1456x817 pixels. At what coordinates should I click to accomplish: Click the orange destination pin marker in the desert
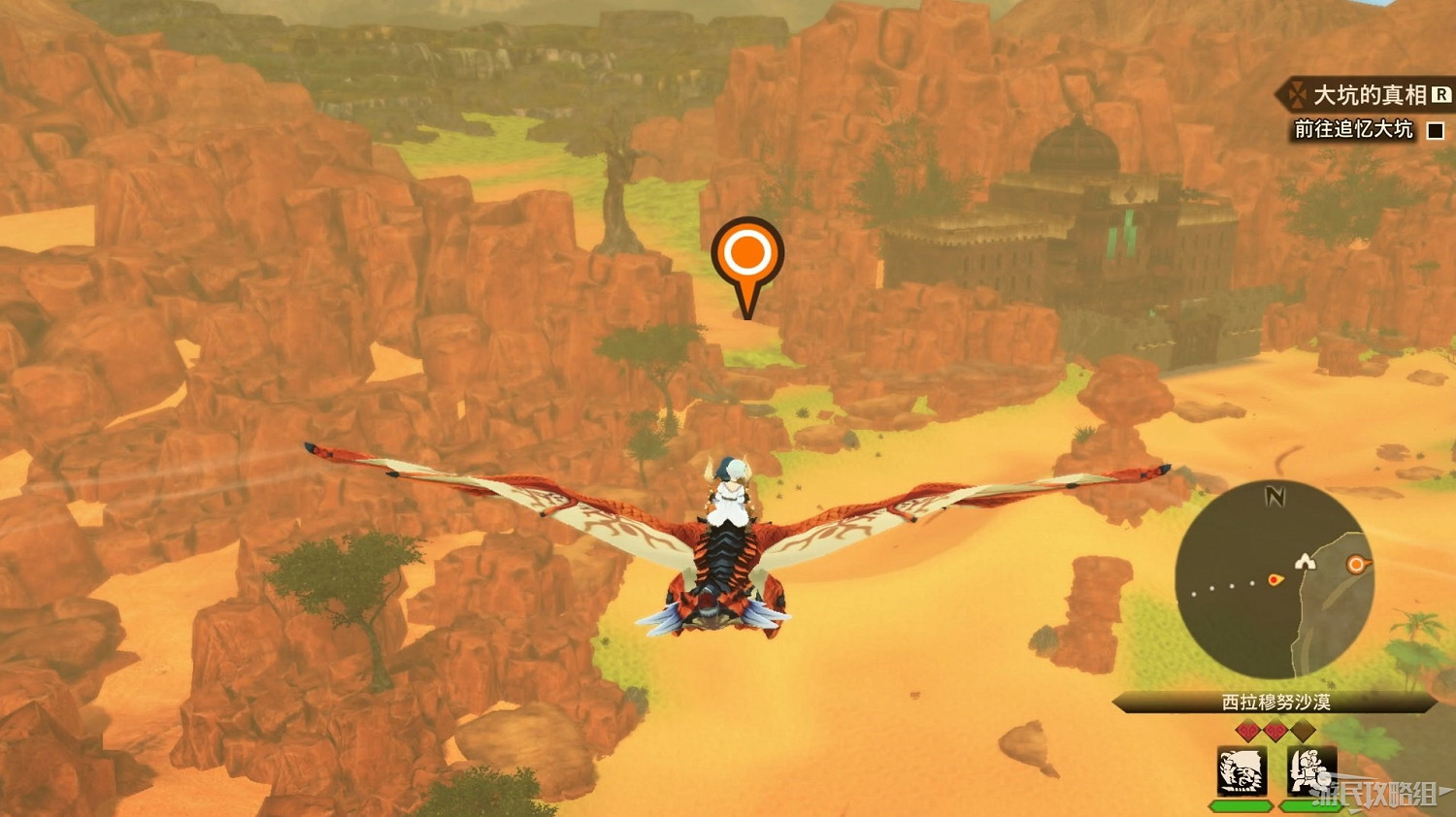pos(745,253)
